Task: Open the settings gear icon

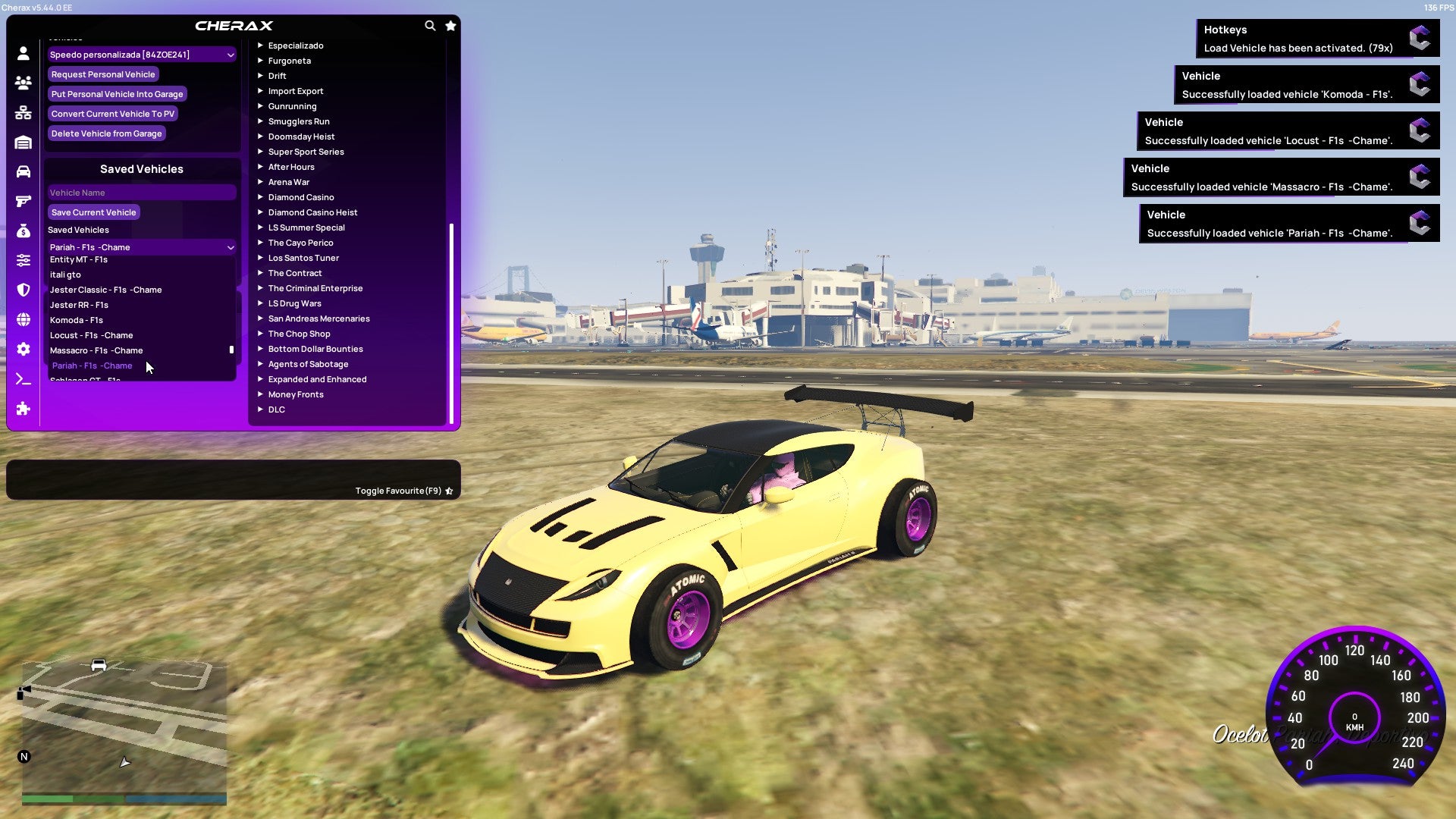Action: point(23,350)
